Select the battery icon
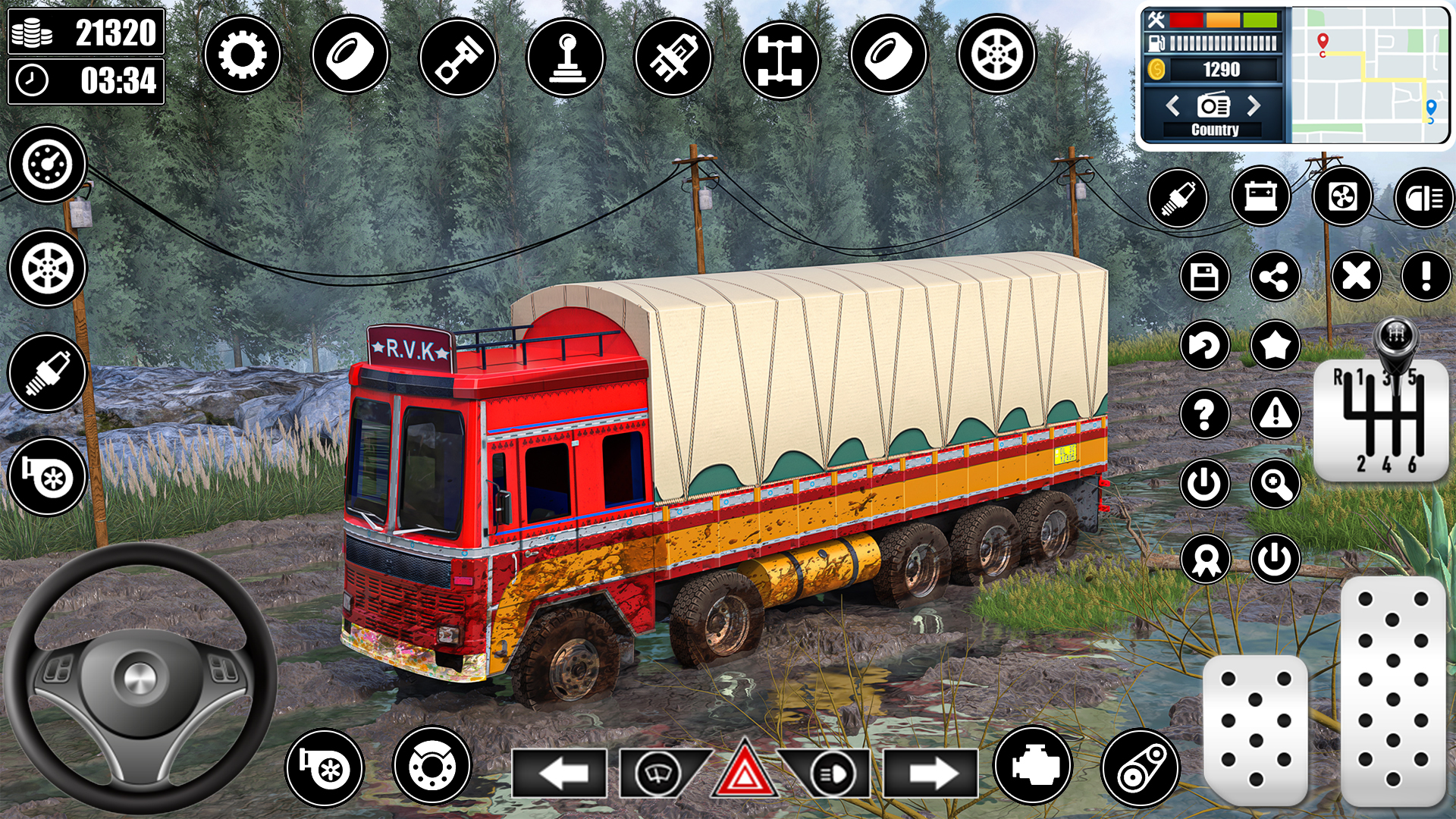1456x819 pixels. point(1260,198)
